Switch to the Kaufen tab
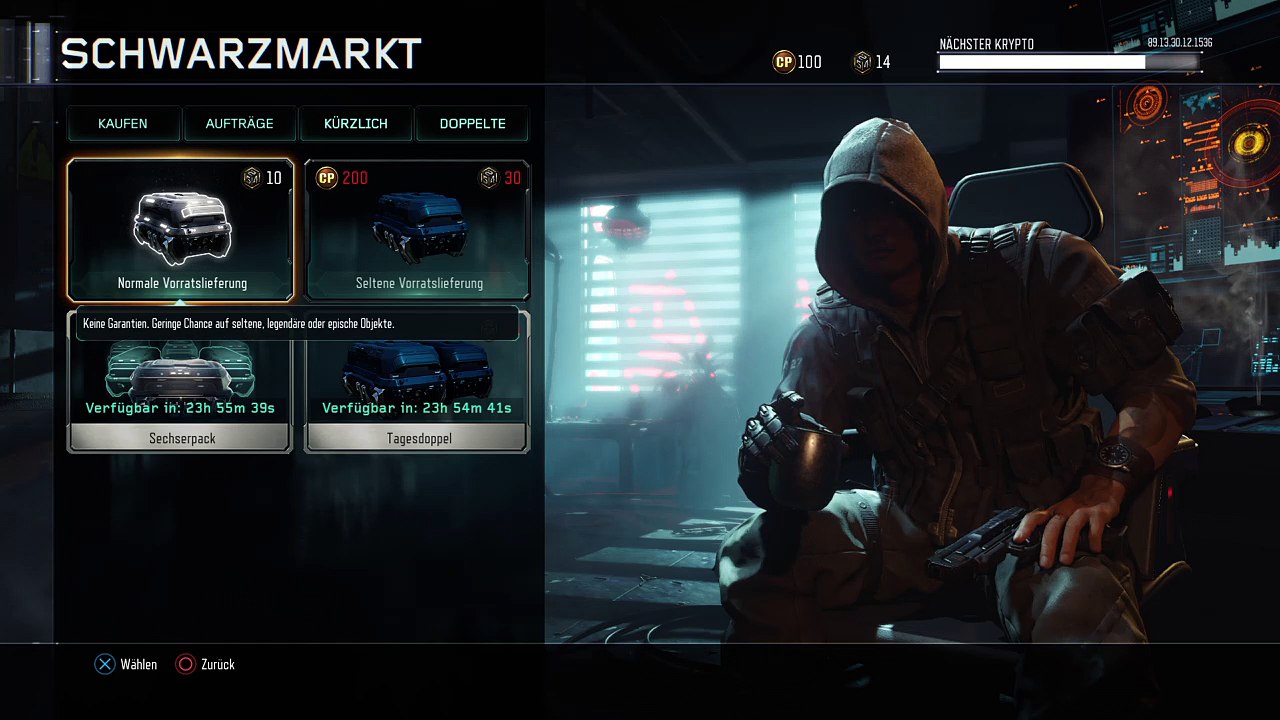 pos(123,124)
